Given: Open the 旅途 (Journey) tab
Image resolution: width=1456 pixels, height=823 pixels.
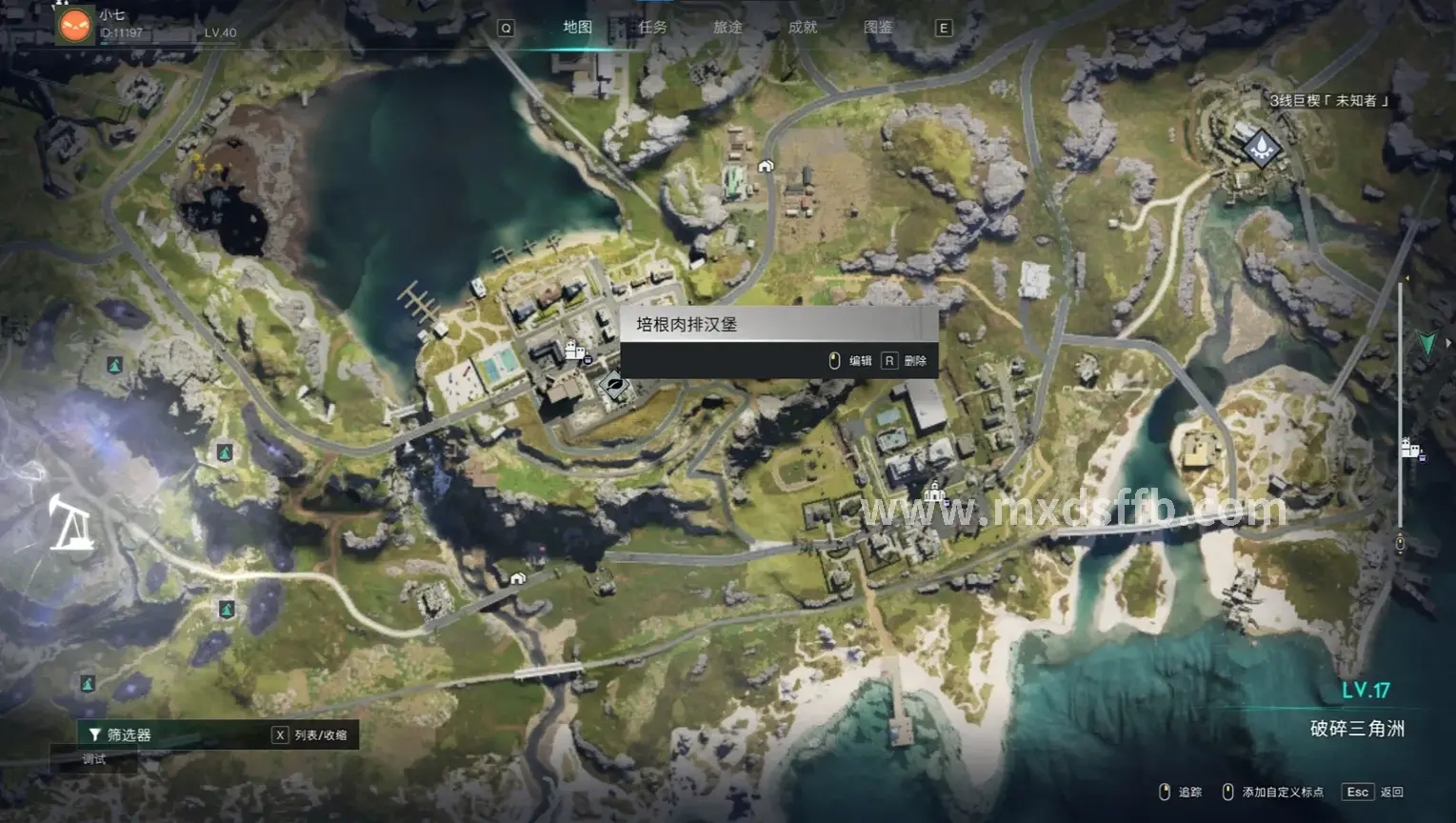Looking at the screenshot, I should point(728,28).
